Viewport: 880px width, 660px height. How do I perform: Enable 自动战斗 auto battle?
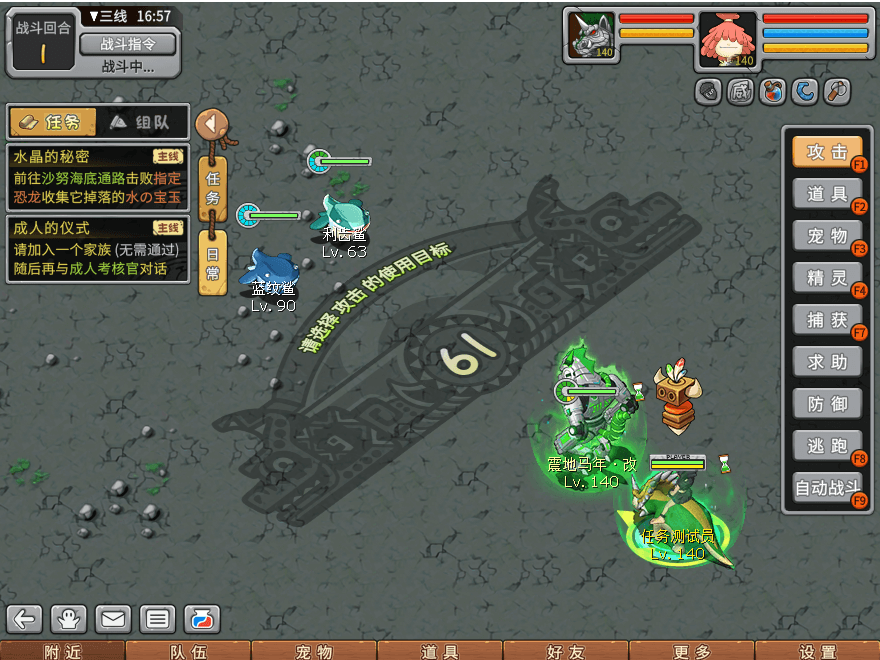827,489
